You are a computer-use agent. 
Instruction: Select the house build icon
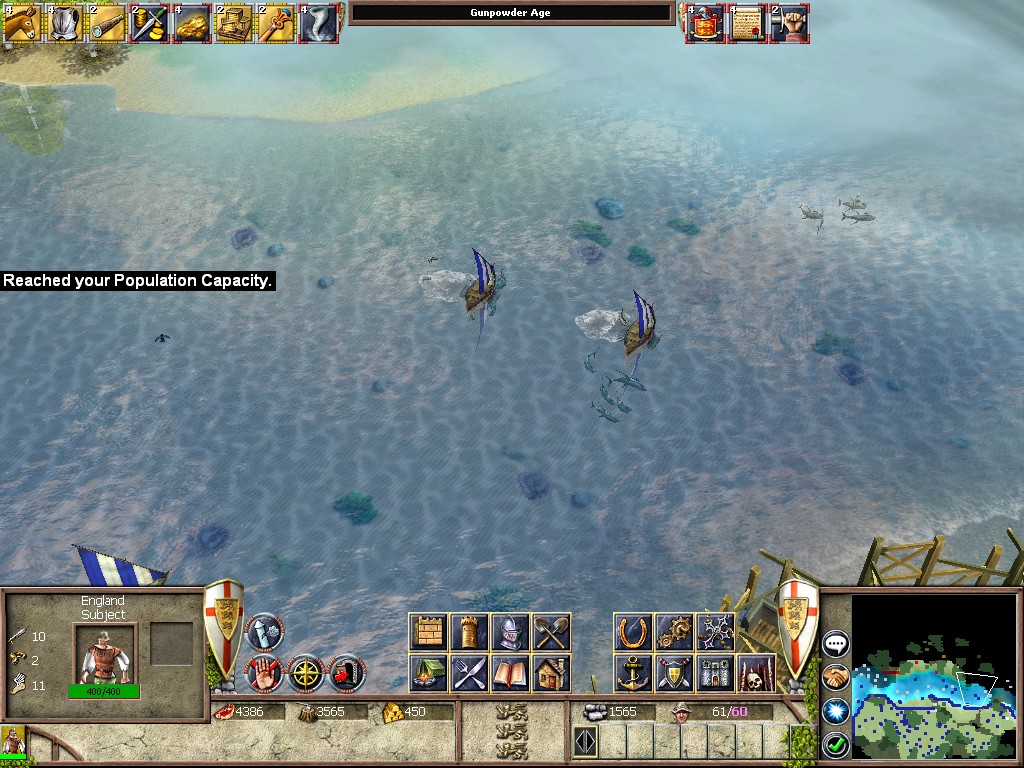click(x=551, y=673)
